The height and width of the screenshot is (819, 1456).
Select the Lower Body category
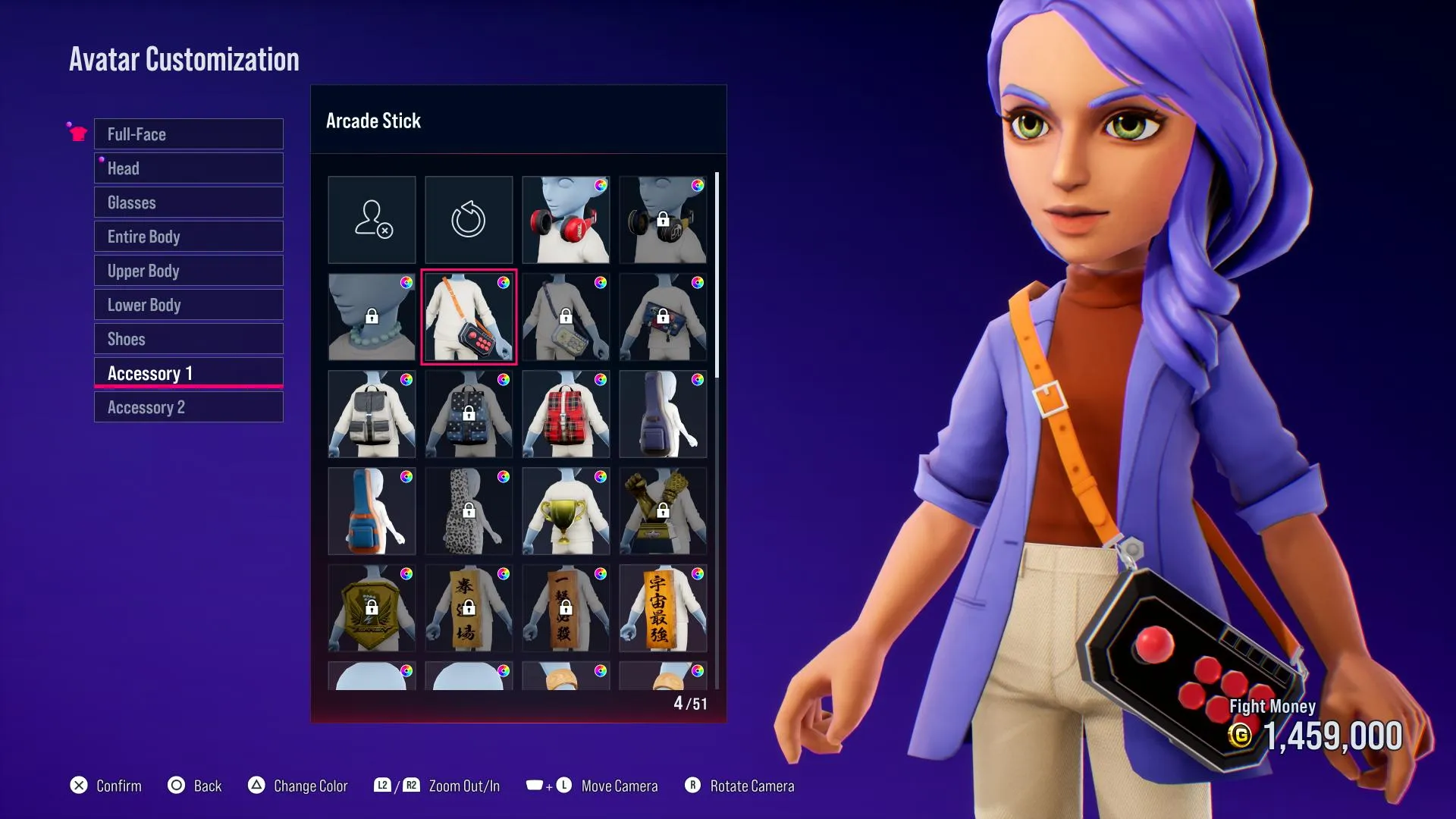point(188,305)
